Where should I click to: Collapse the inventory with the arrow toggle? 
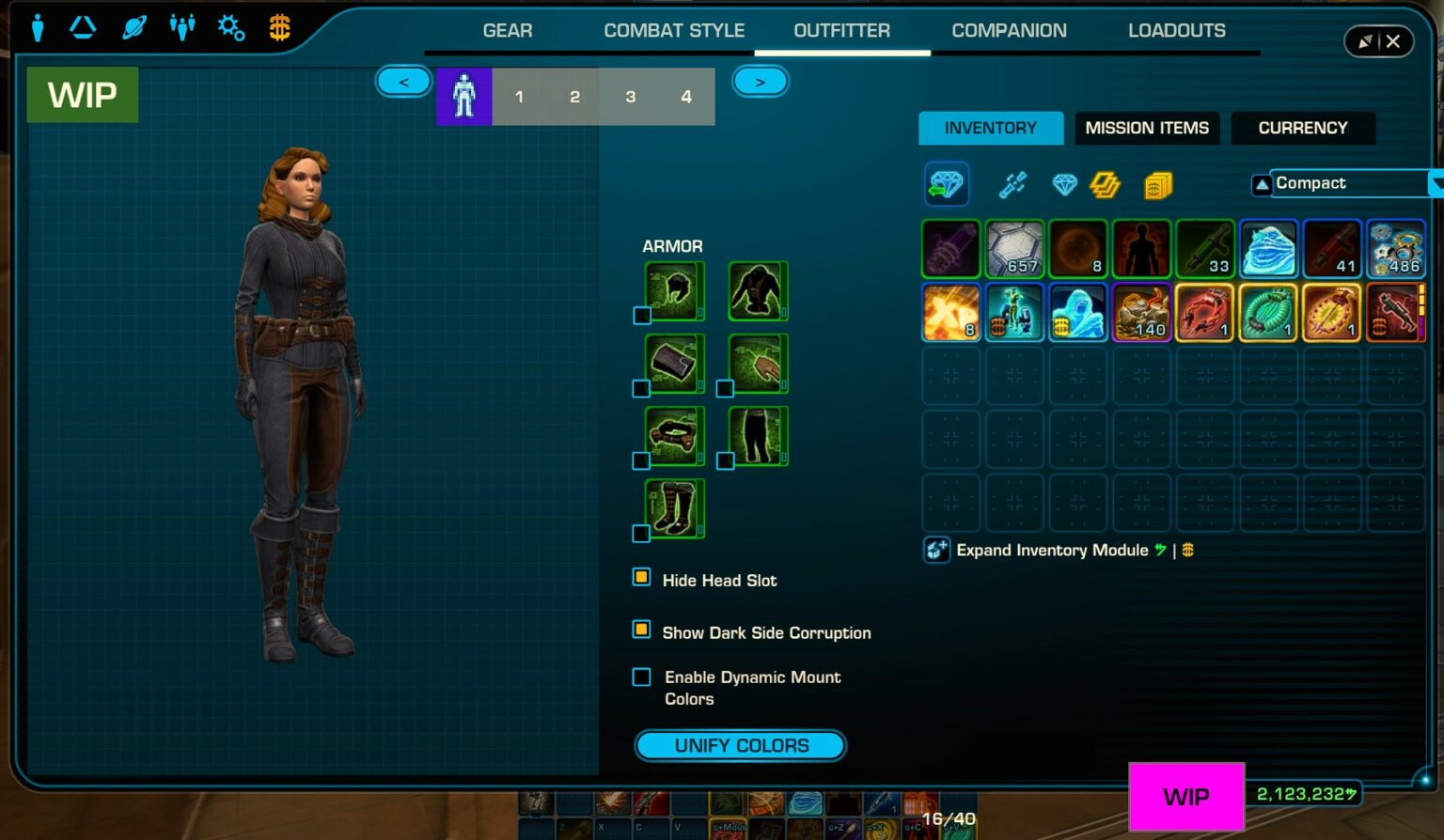pyautogui.click(x=1261, y=183)
